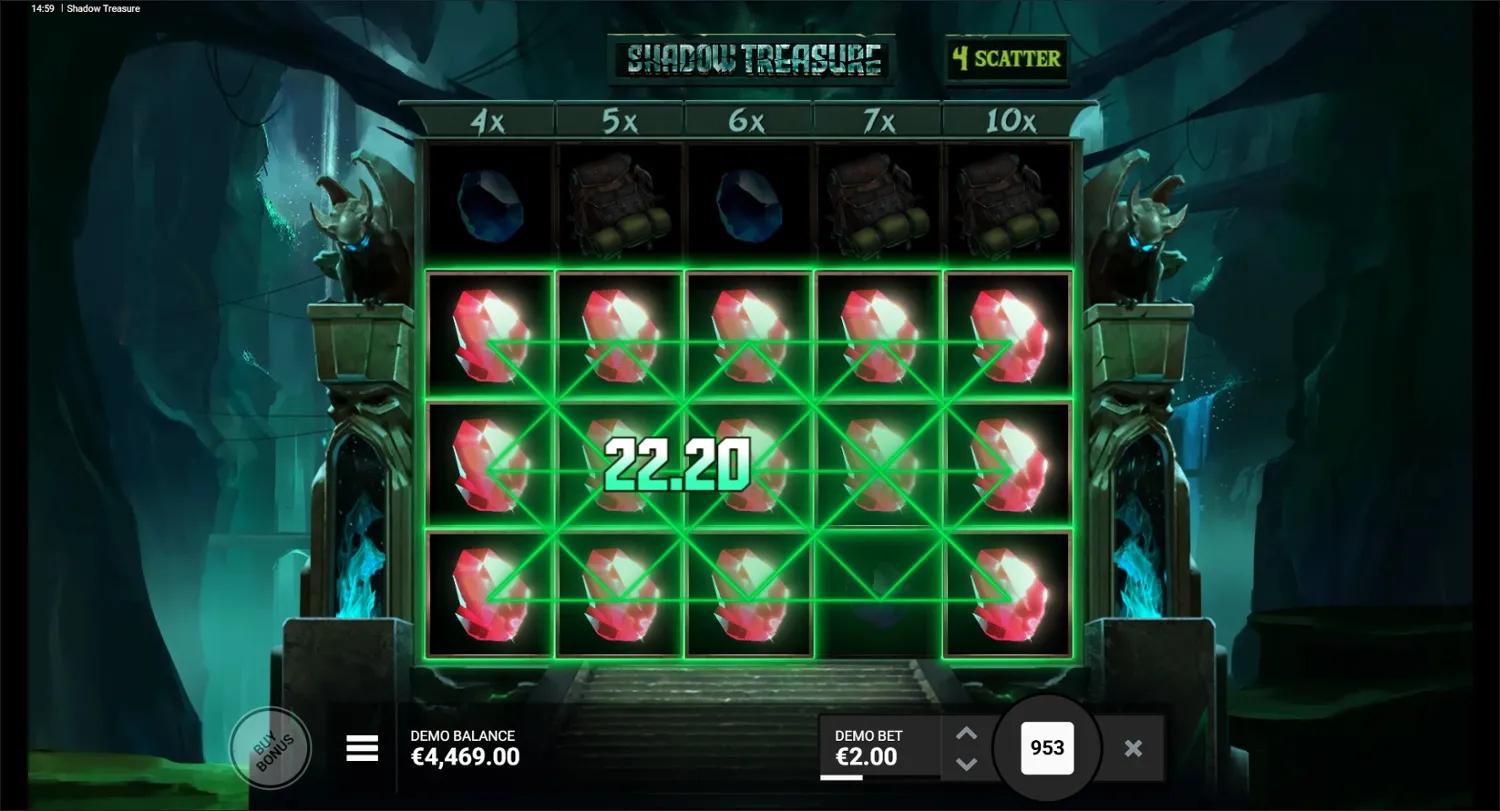Viewport: 1500px width, 811px height.
Task: Open the Buy Bonus feature
Action: pyautogui.click(x=270, y=747)
